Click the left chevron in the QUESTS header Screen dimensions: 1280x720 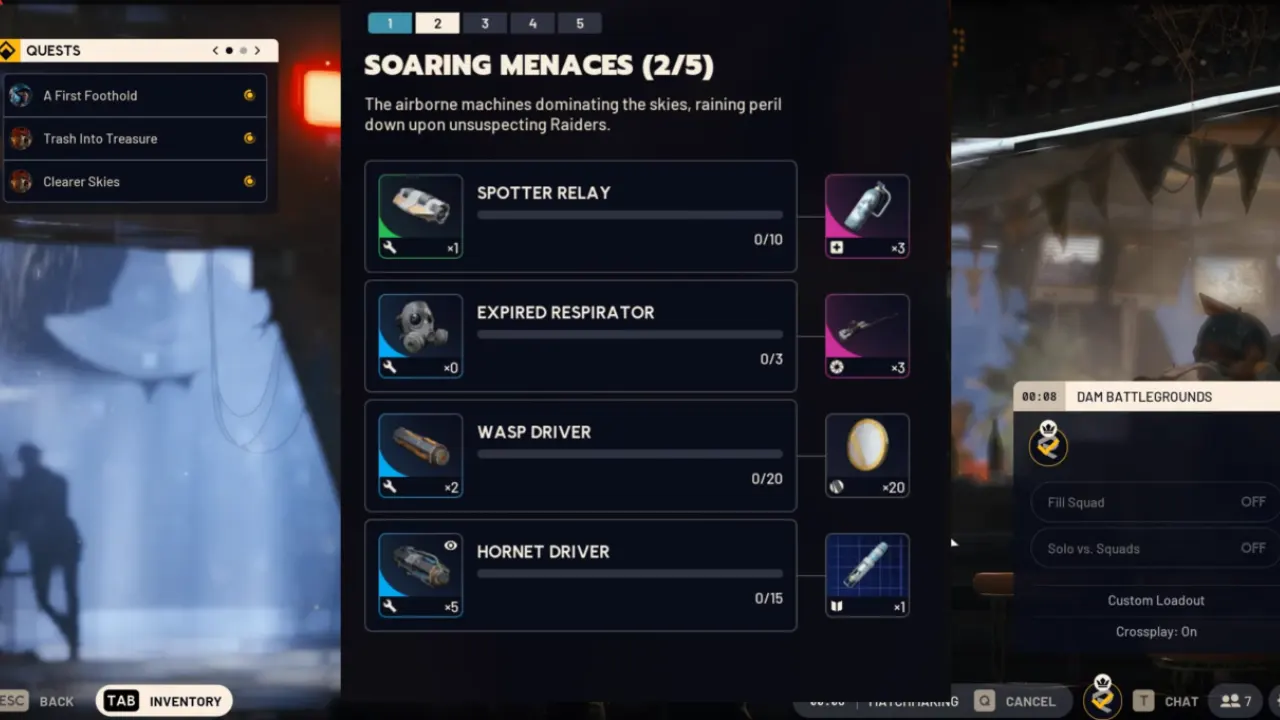(x=215, y=49)
